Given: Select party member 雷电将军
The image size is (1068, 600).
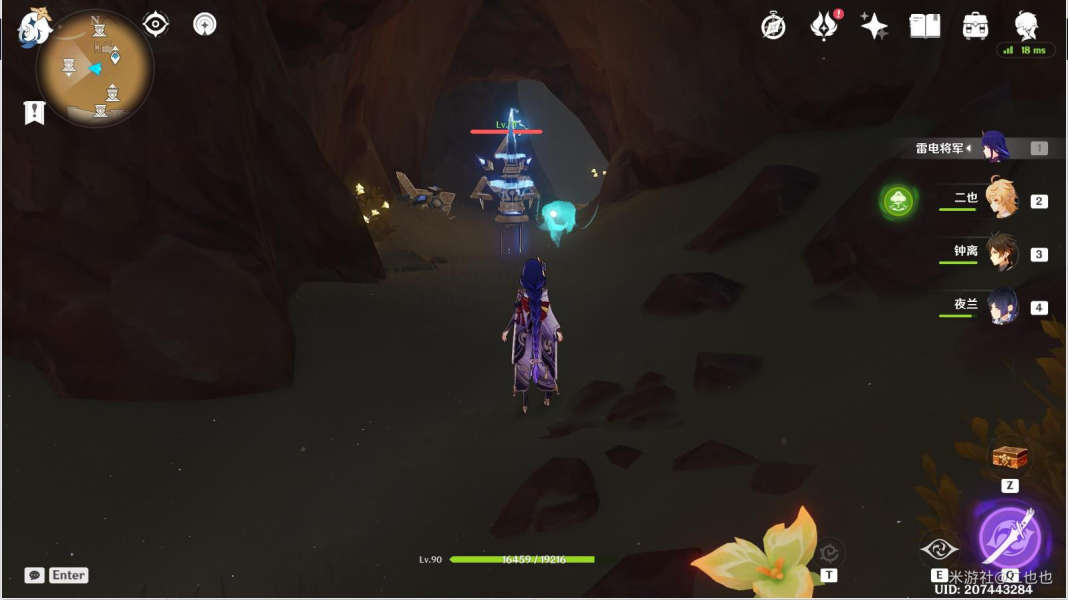Looking at the screenshot, I should pyautogui.click(x=996, y=148).
